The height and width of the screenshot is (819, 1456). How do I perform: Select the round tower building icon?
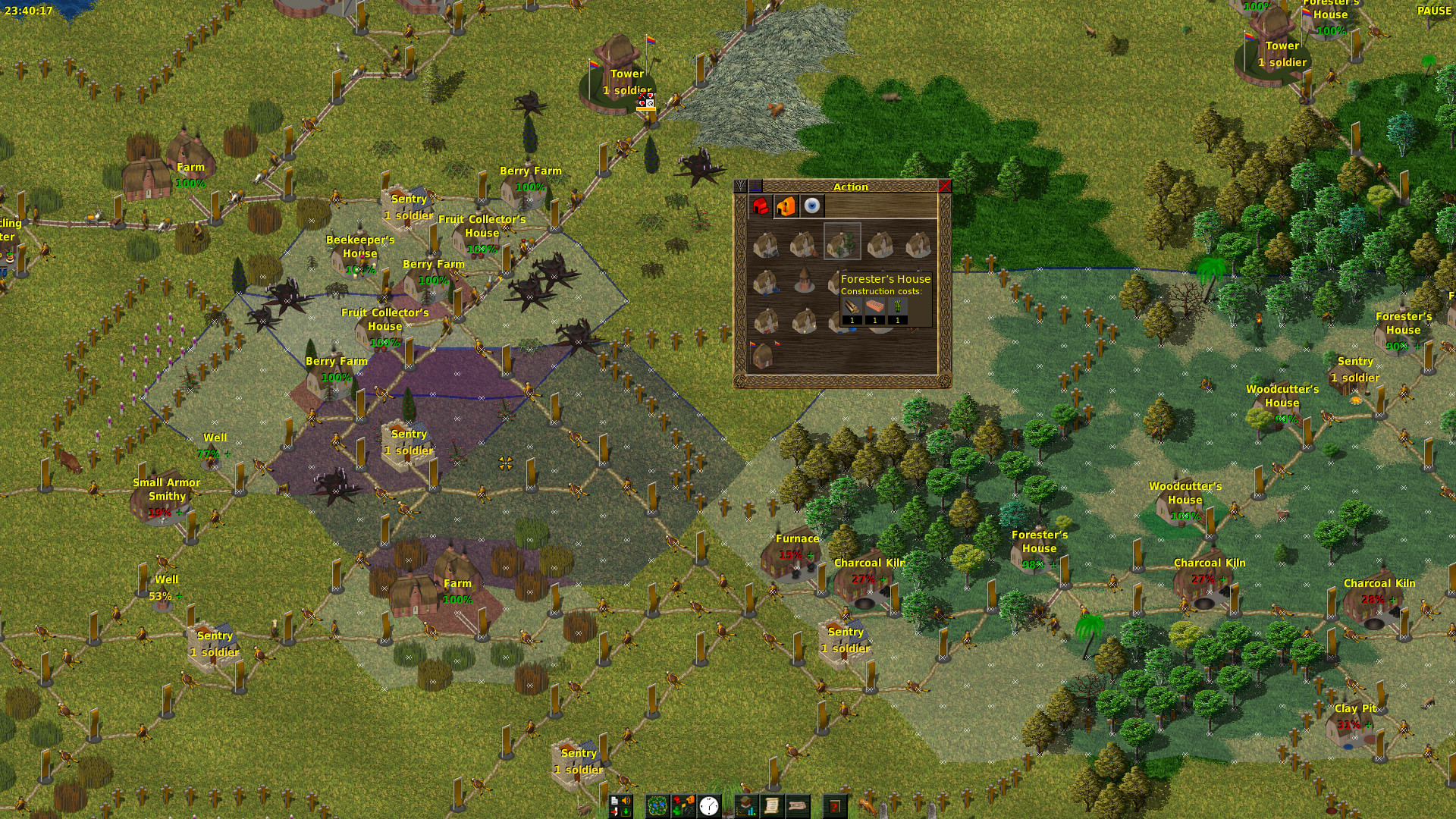[x=804, y=281]
